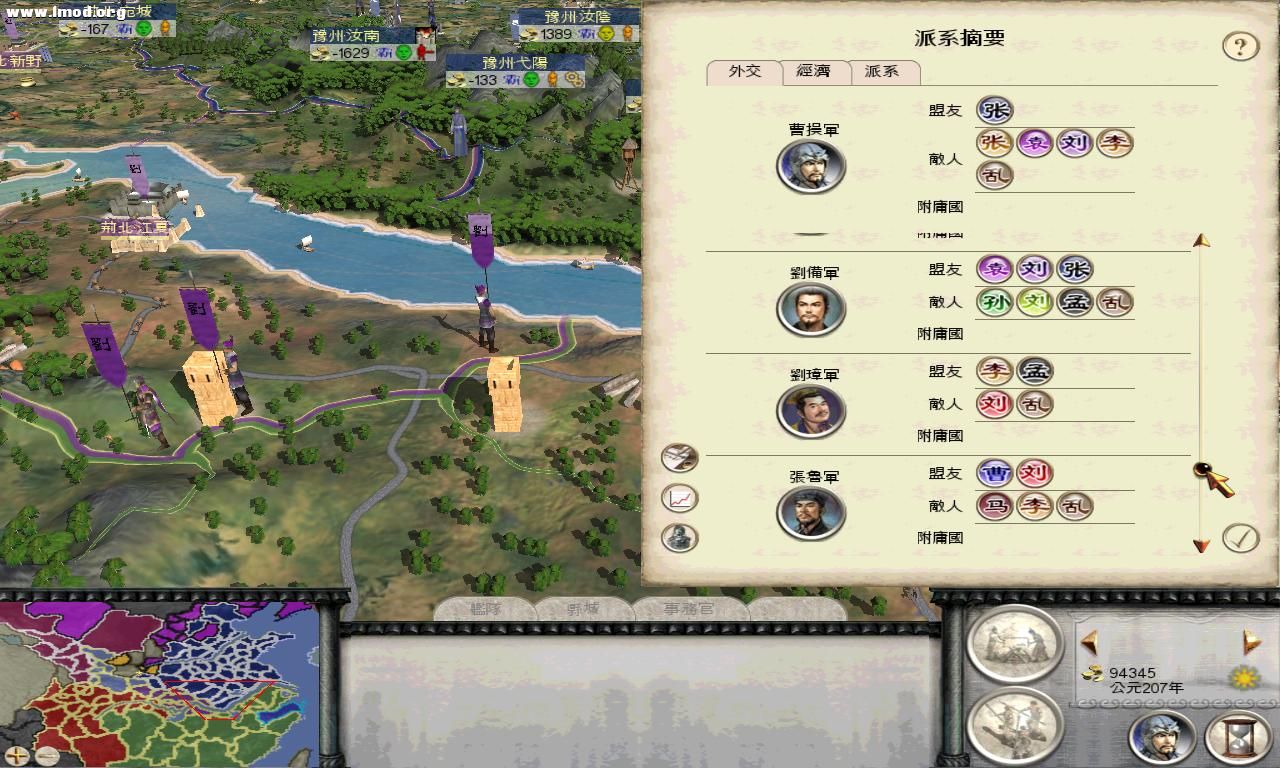Image resolution: width=1280 pixels, height=768 pixels.
Task: Click the diplomacy scroll icon above the graph icon
Action: [x=679, y=457]
